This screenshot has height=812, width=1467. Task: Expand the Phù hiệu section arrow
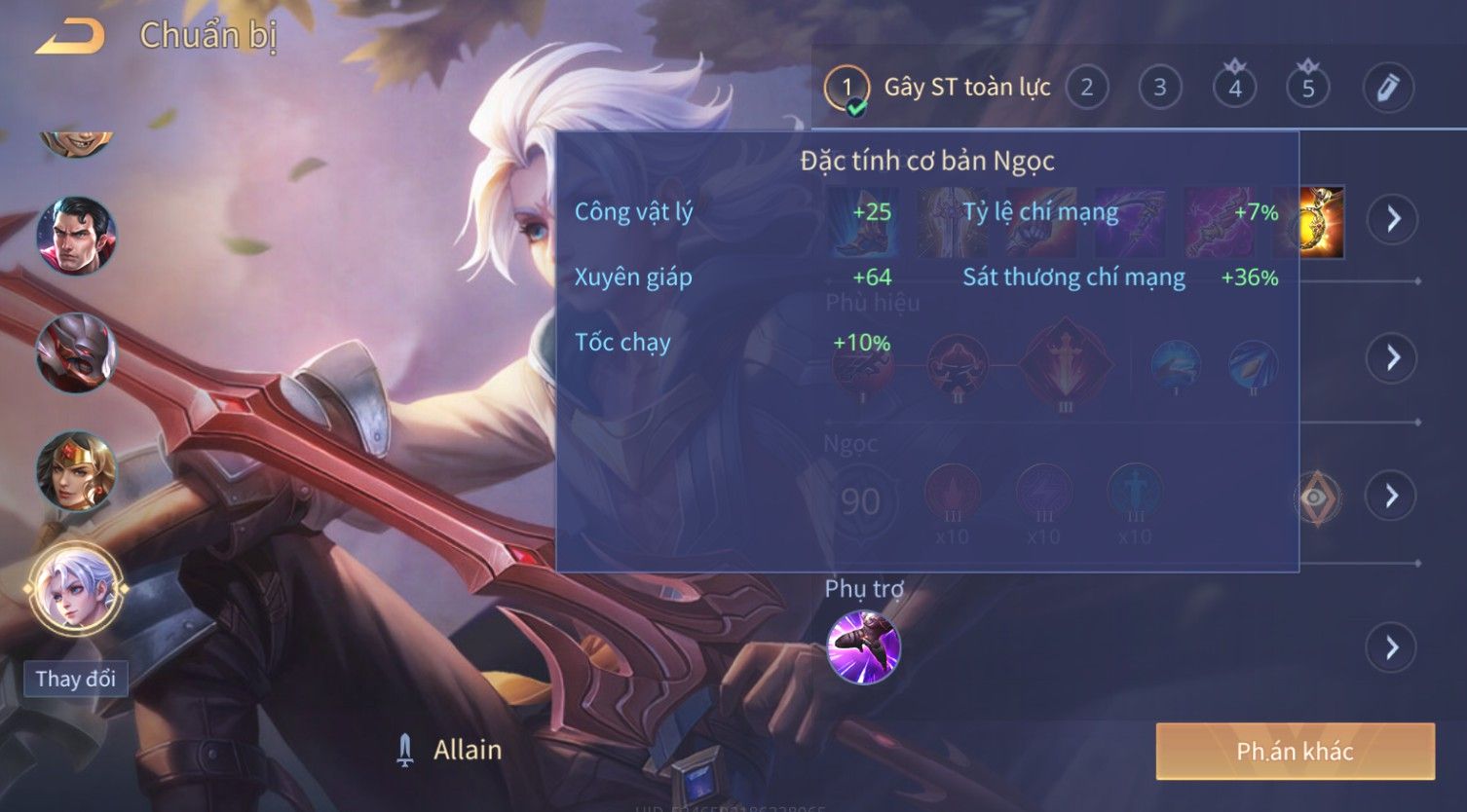[1392, 357]
